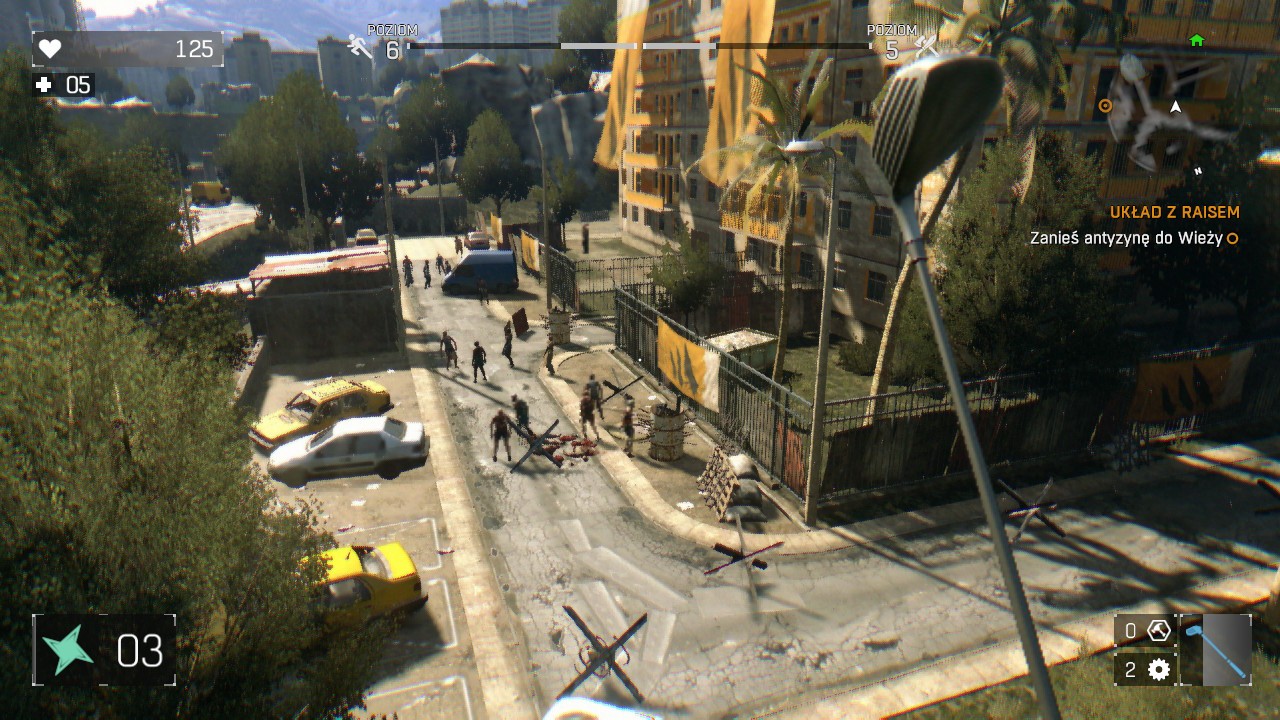The image size is (1280, 720).
Task: Click the crossed weapons icon at POZIOM 5
Action: tap(925, 45)
